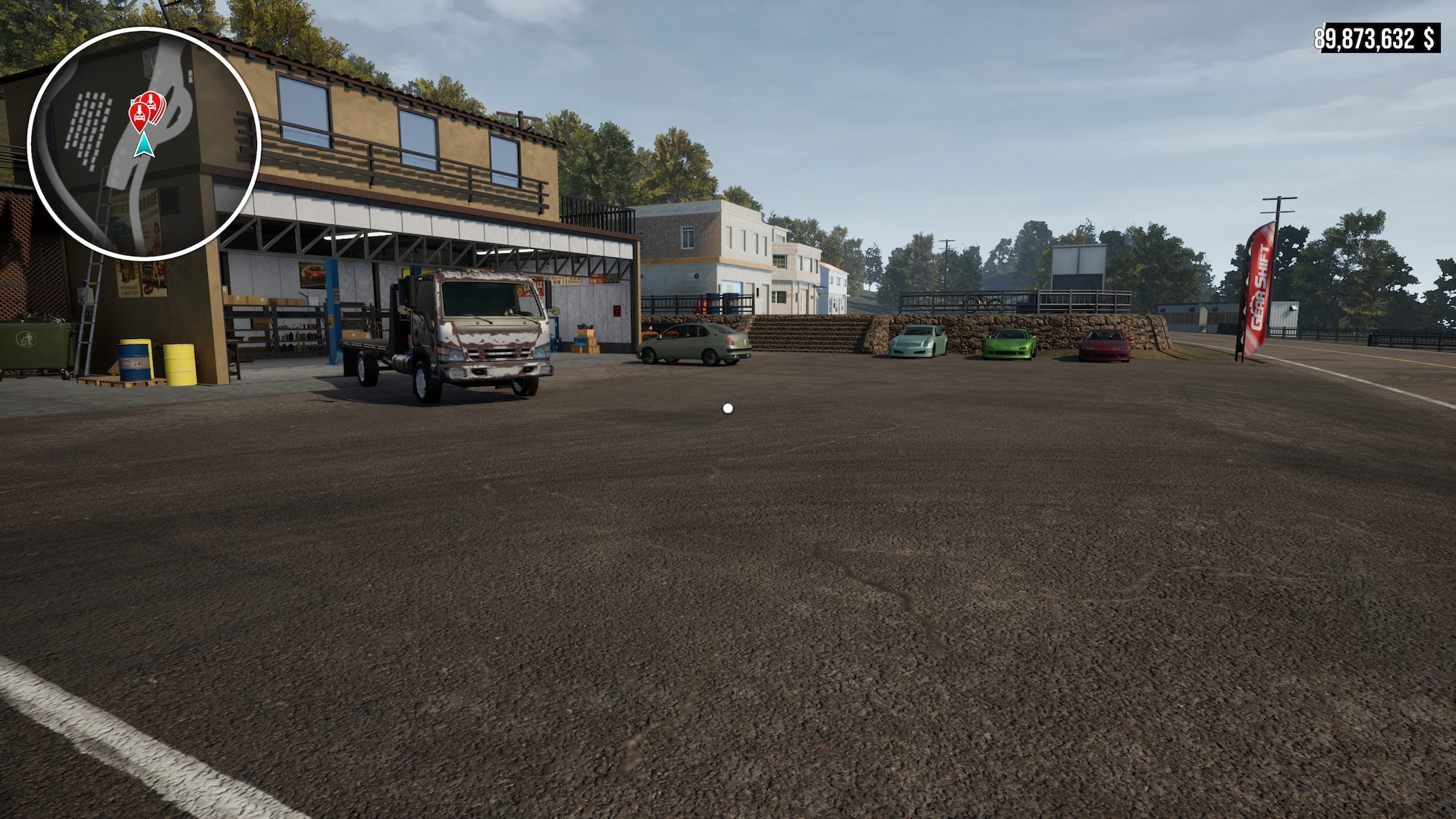The height and width of the screenshot is (819, 1456).
Task: Select the front red car marker on minimap
Action: point(139,115)
